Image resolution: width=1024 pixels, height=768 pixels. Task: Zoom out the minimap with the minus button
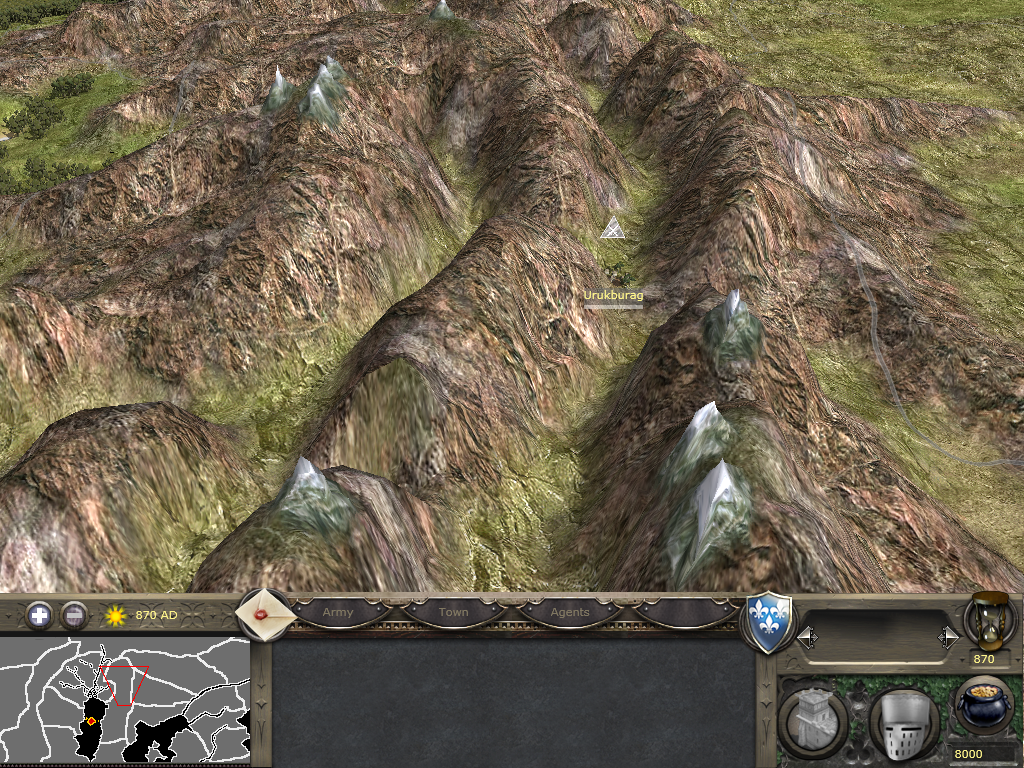tap(74, 615)
